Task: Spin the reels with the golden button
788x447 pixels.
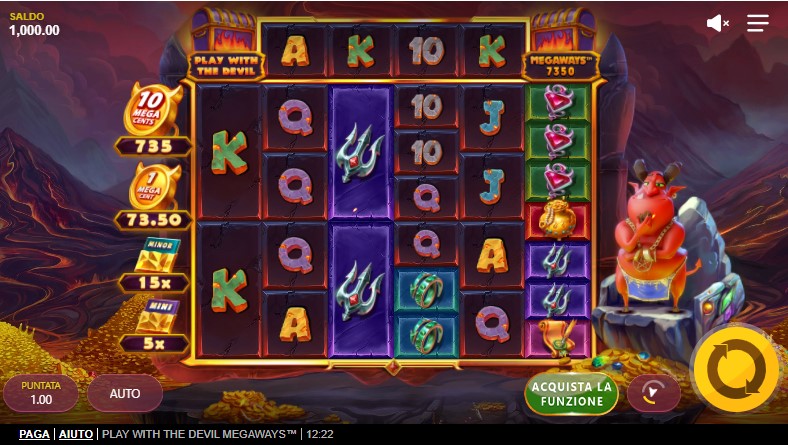Action: point(736,368)
